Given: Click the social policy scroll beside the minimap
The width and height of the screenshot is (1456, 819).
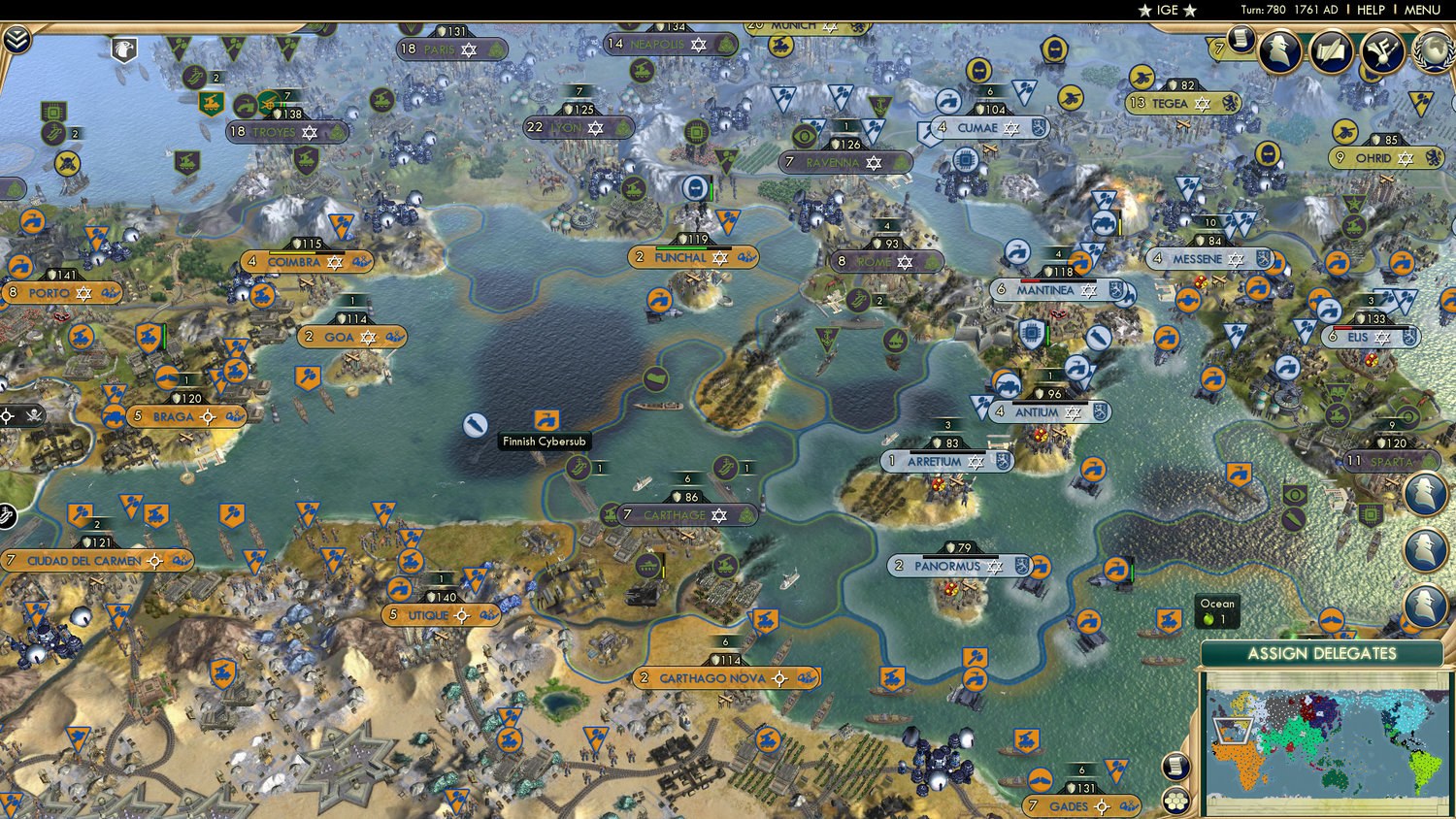Looking at the screenshot, I should [1174, 765].
